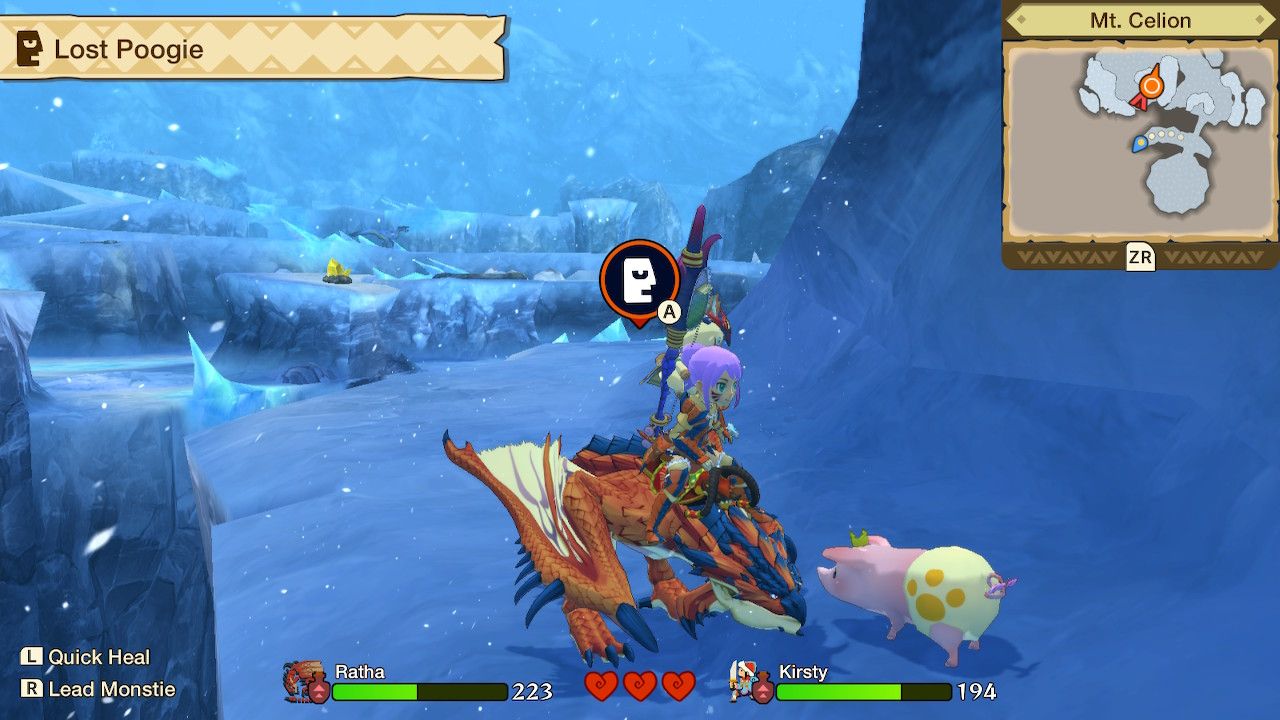Click the orange quest marker on the minimap

(x=1150, y=88)
